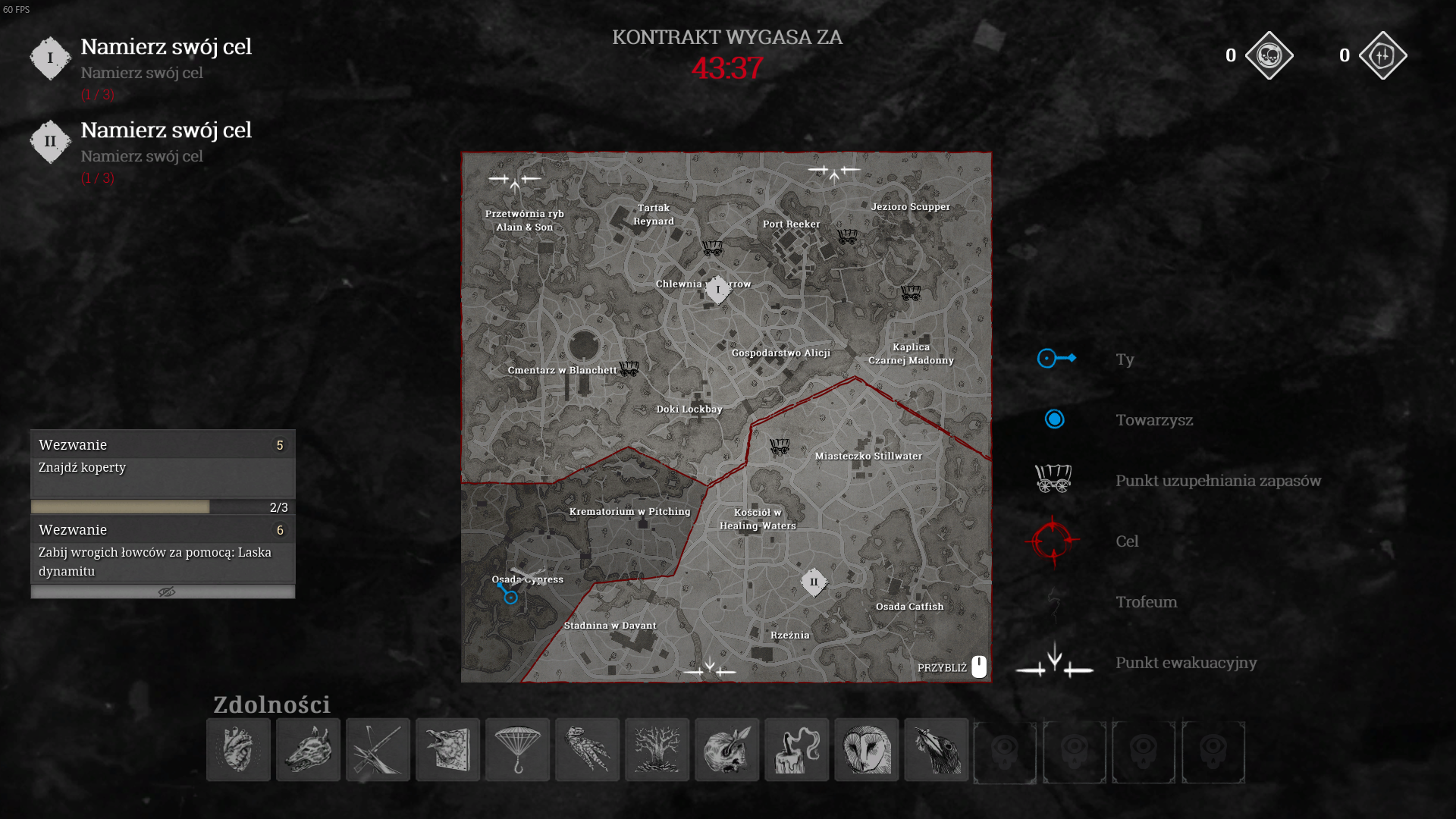Click the Punkt ewakuacyjny legend entry
The width and height of the screenshot is (1456, 819).
[1185, 663]
